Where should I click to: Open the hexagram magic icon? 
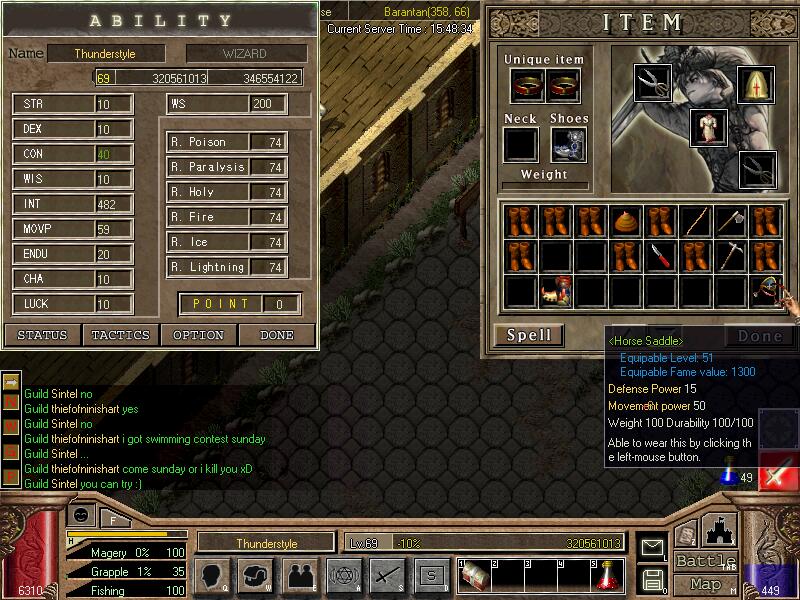pyautogui.click(x=342, y=575)
